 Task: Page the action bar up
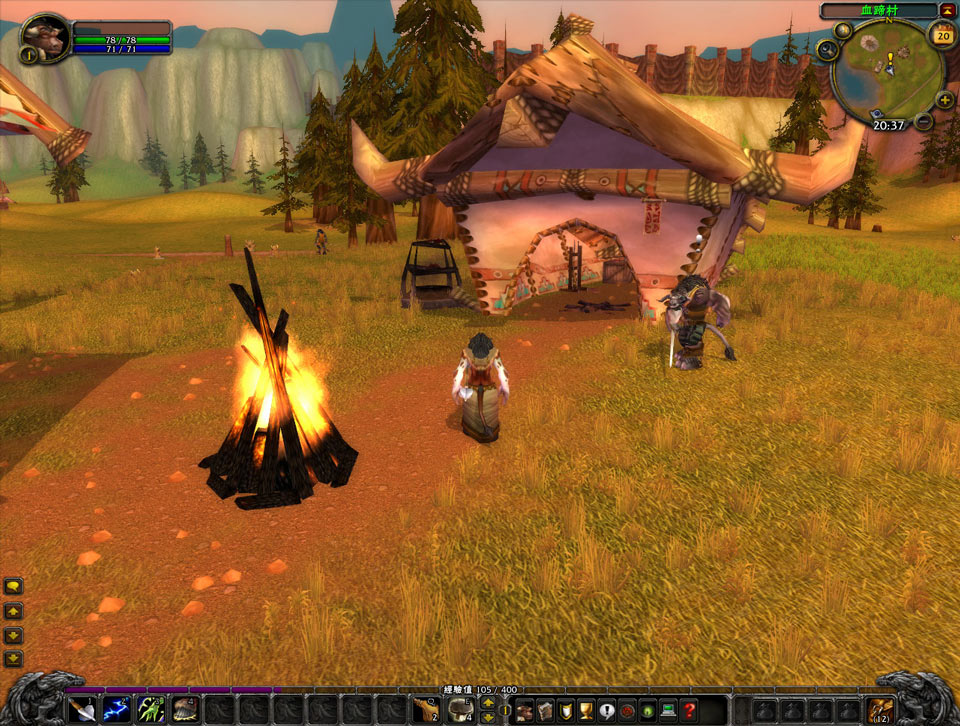488,703
